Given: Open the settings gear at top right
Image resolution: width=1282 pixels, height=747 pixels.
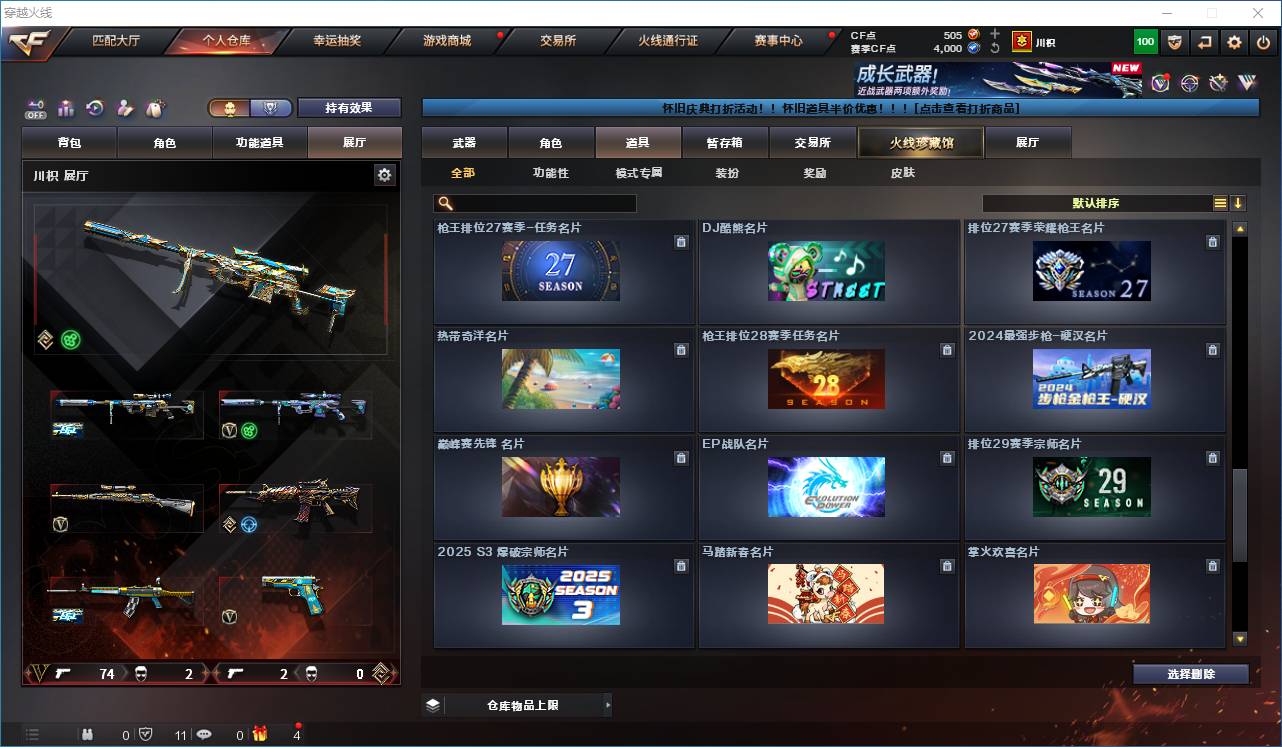Looking at the screenshot, I should [1233, 41].
